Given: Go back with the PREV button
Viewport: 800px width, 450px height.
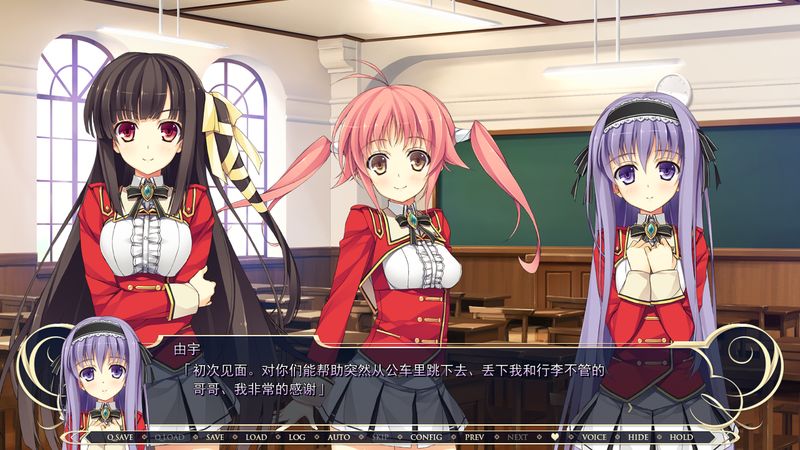Looking at the screenshot, I should click(473, 437).
